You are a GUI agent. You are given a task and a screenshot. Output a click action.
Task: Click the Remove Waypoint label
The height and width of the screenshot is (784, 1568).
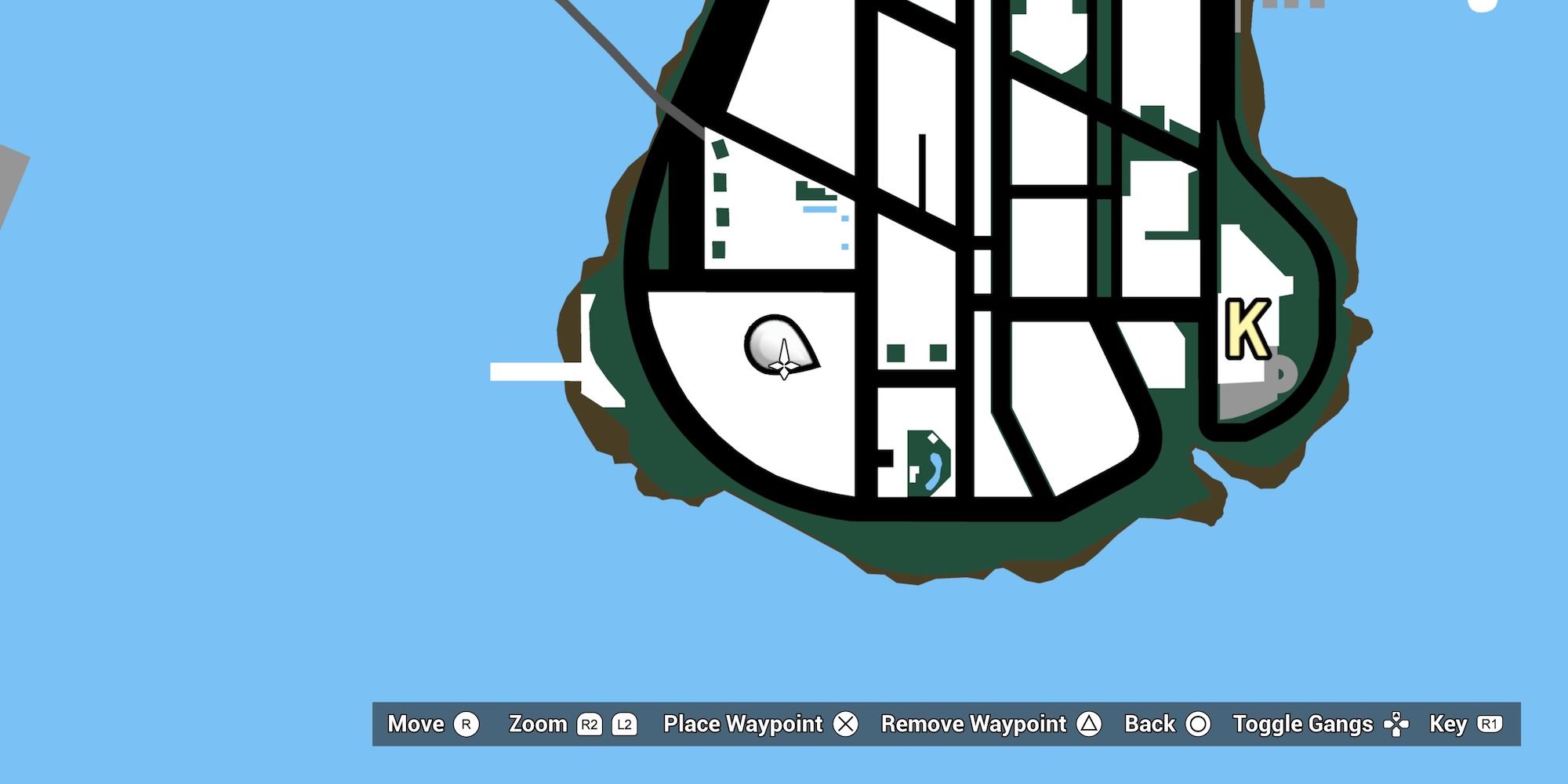(974, 724)
